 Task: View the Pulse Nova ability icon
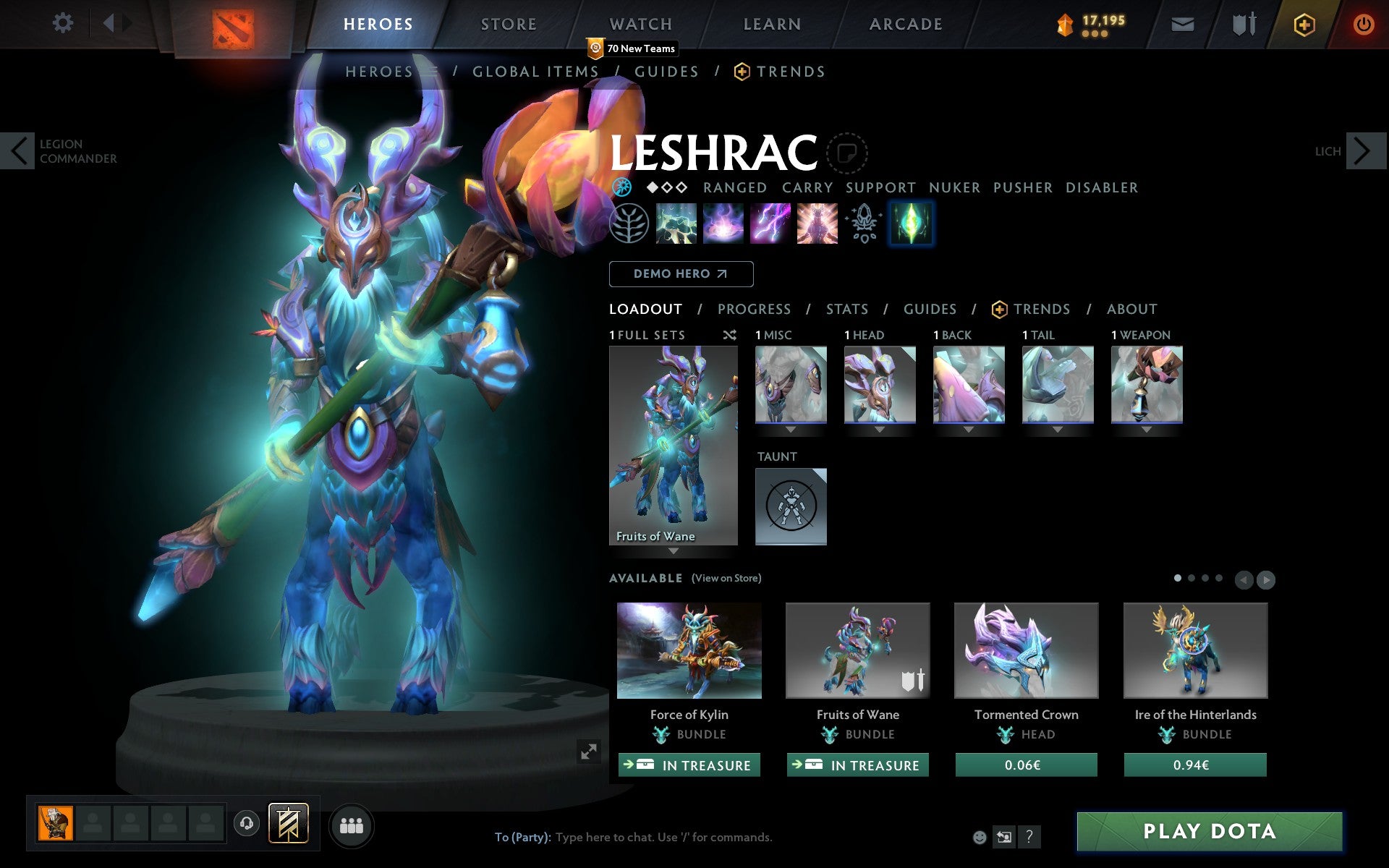coord(817,224)
